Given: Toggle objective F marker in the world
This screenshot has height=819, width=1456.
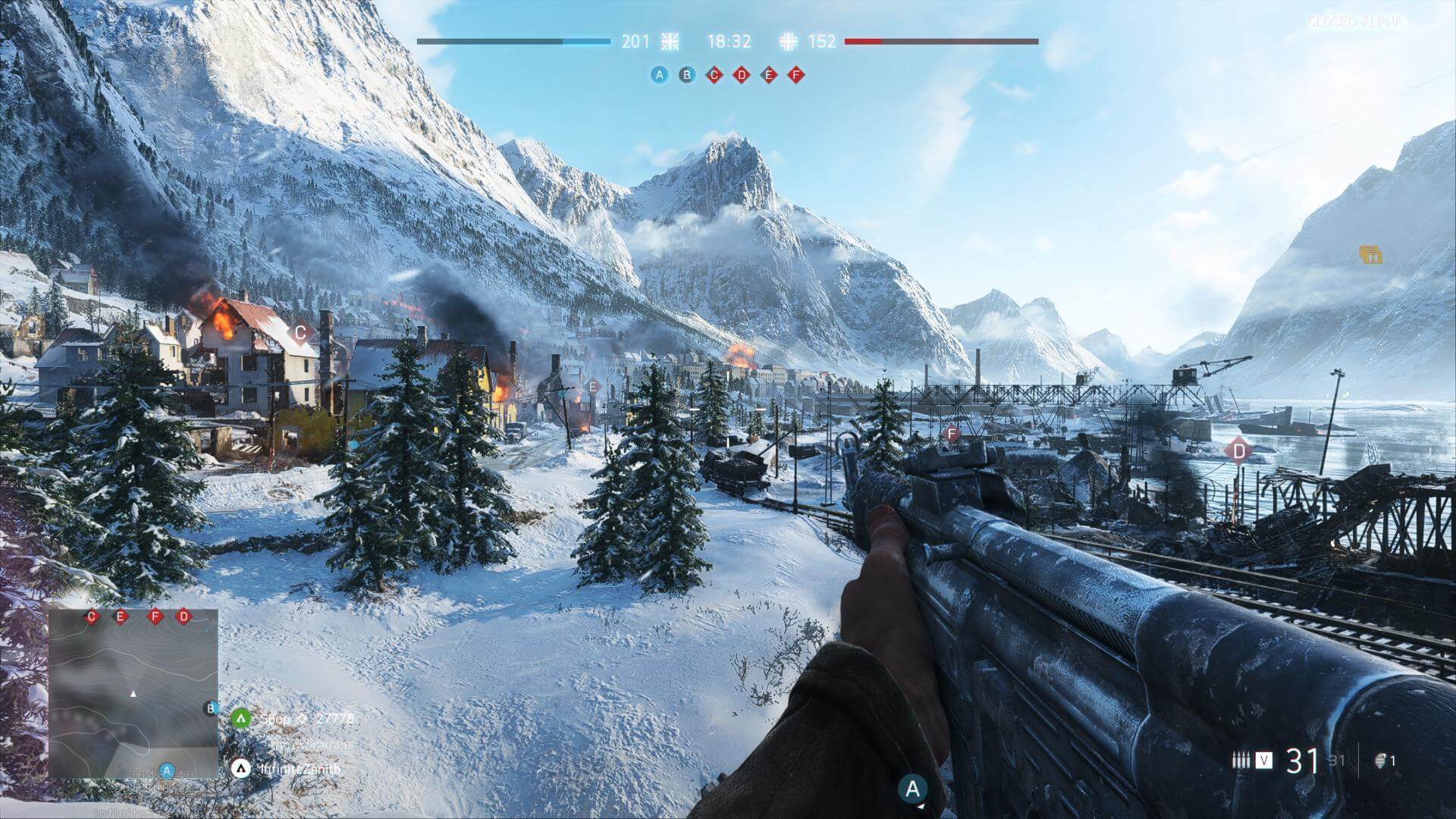Looking at the screenshot, I should [950, 434].
